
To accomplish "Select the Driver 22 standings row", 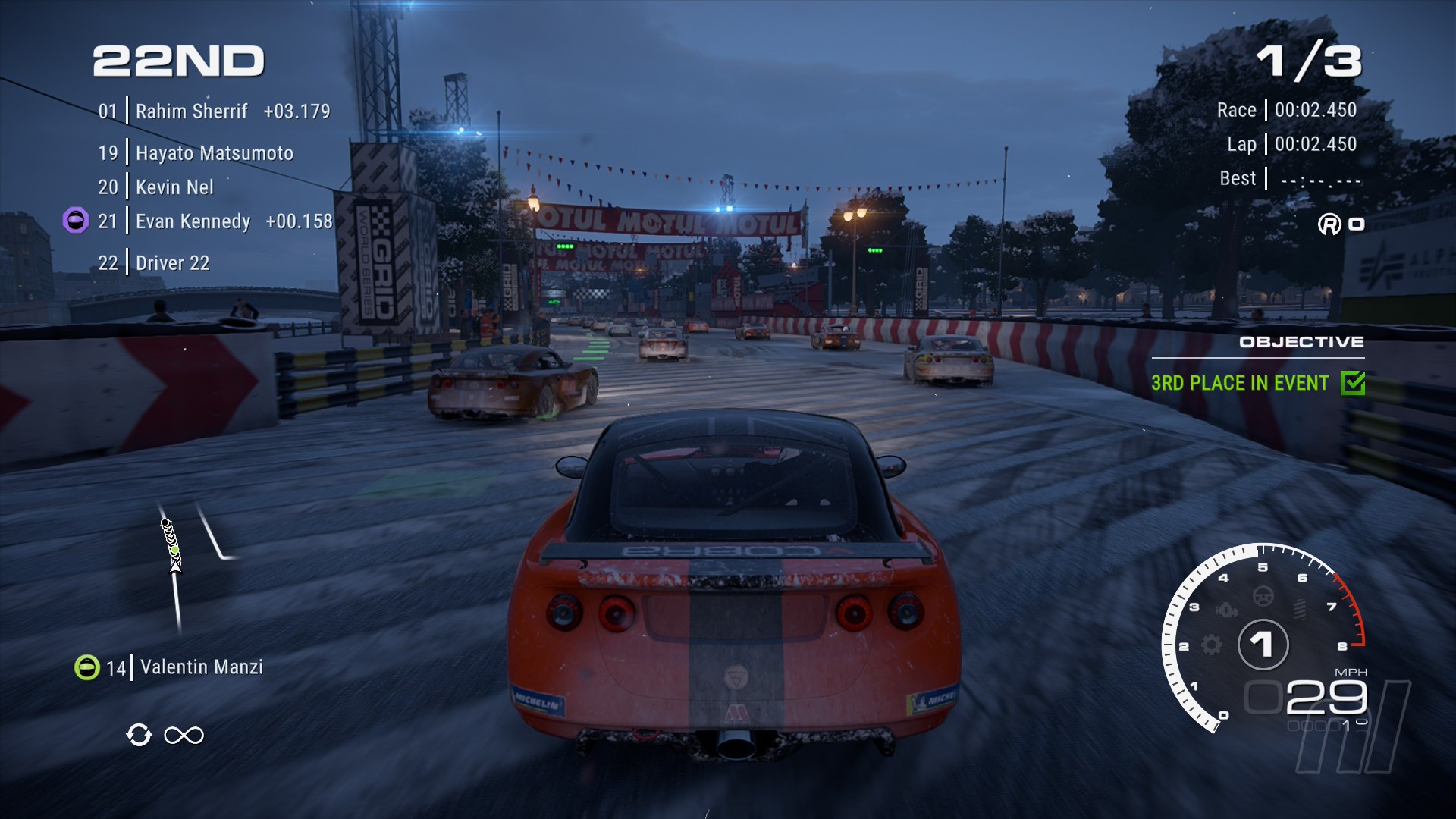I will (172, 263).
